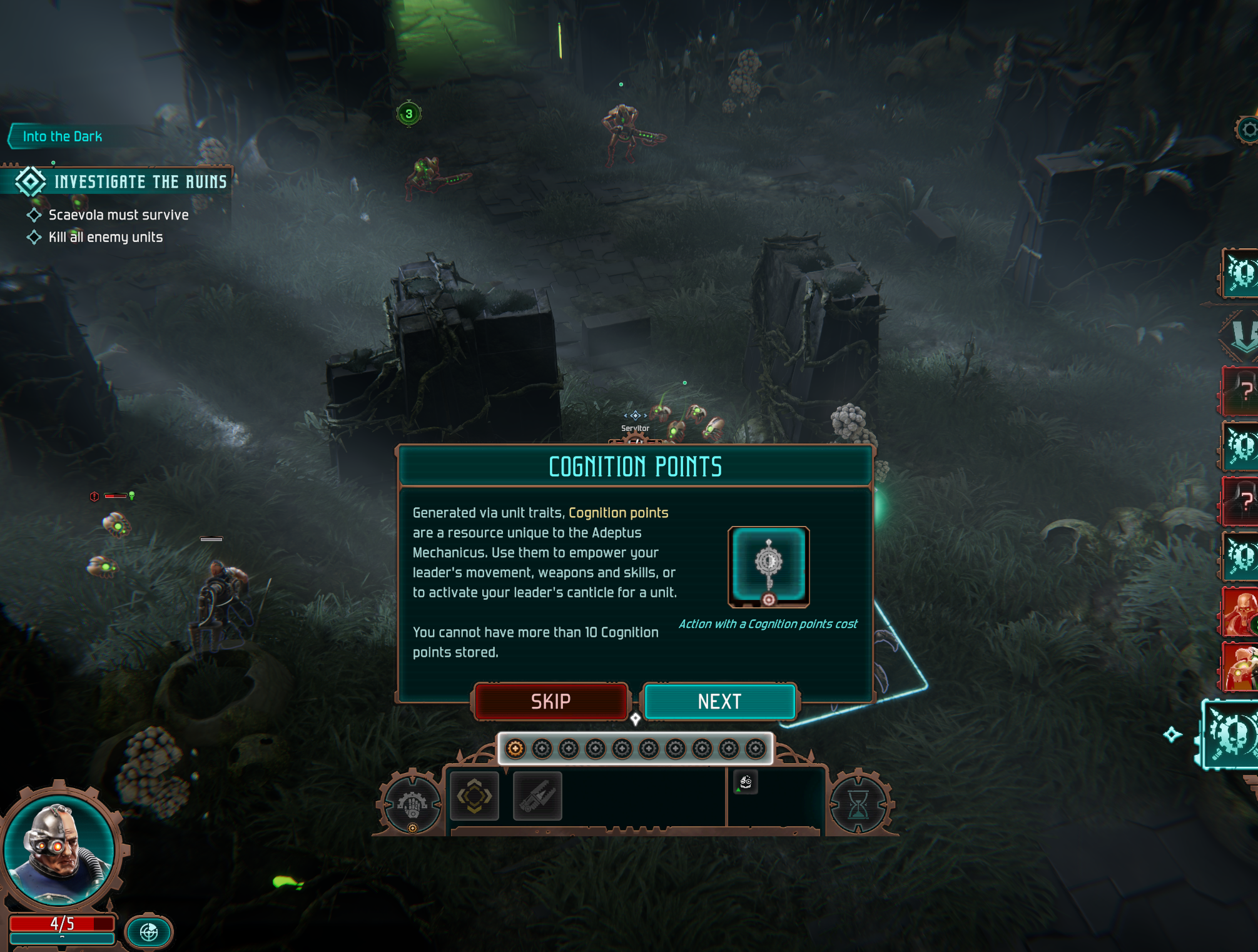This screenshot has width=1258, height=952.
Task: Click the Into the Dark mission label
Action: pyautogui.click(x=61, y=136)
